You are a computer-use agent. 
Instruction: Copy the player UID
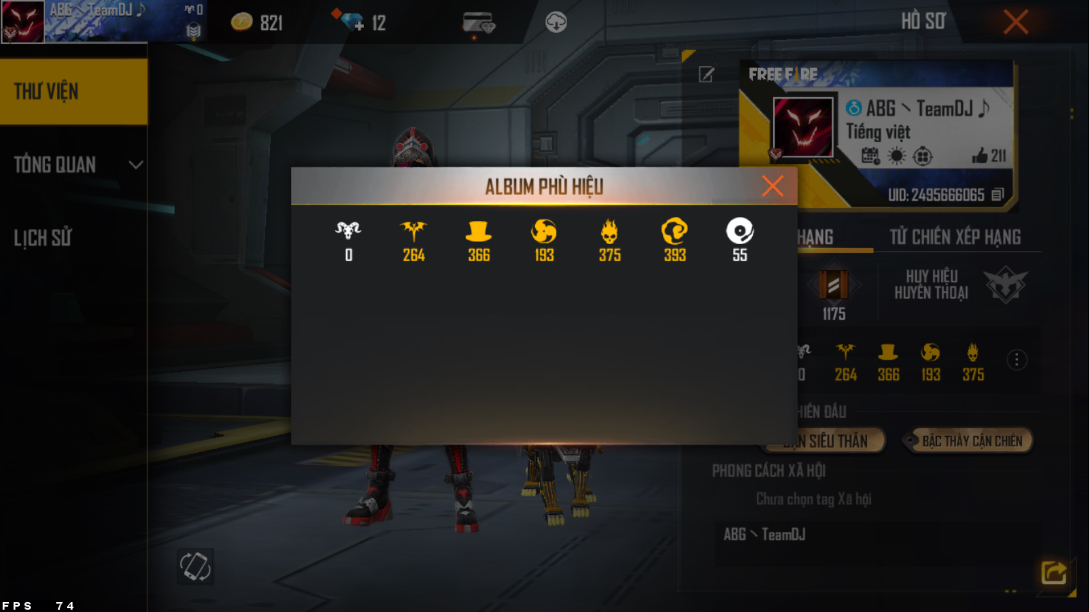click(x=997, y=195)
